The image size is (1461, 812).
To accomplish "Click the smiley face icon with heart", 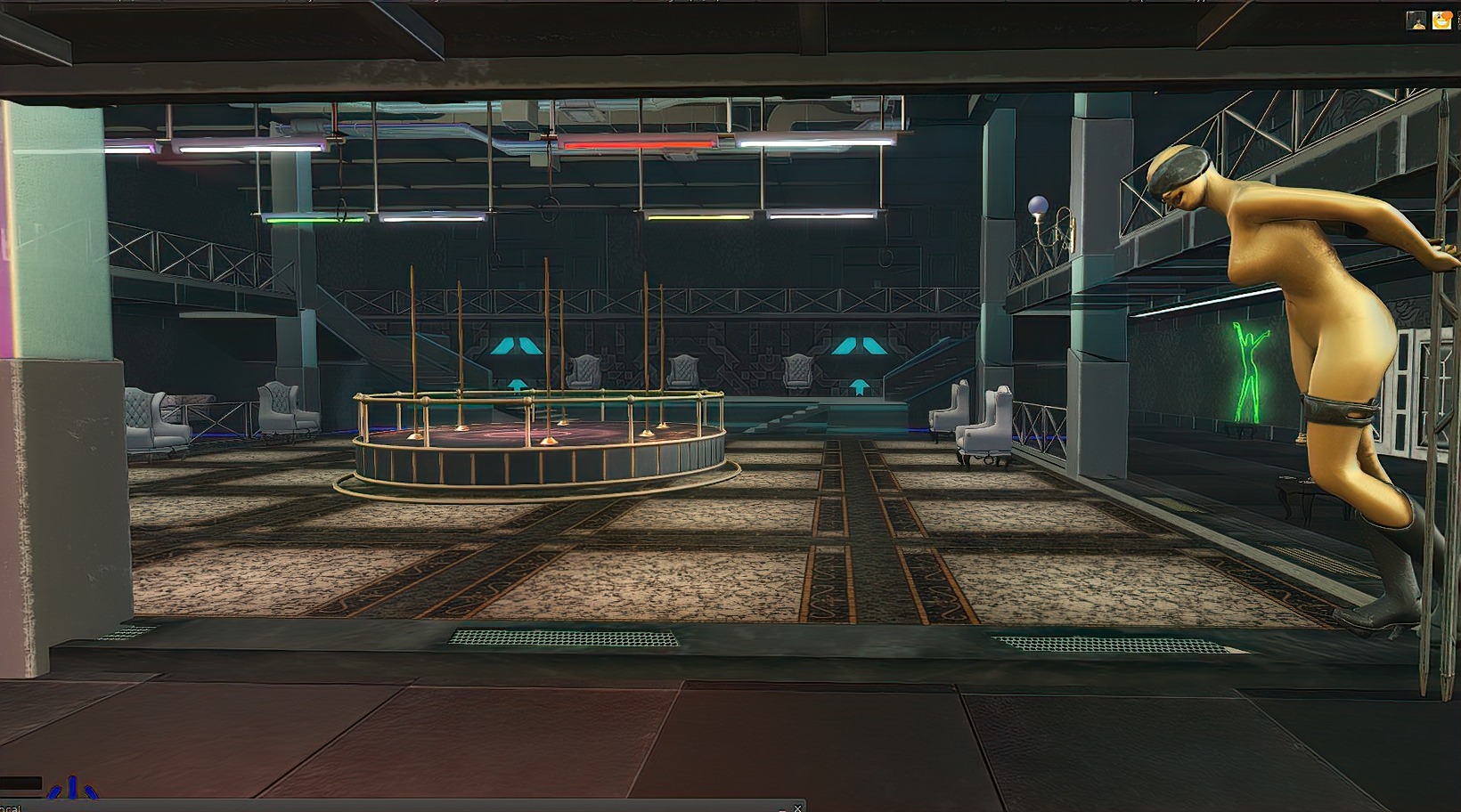I will pos(1441,20).
